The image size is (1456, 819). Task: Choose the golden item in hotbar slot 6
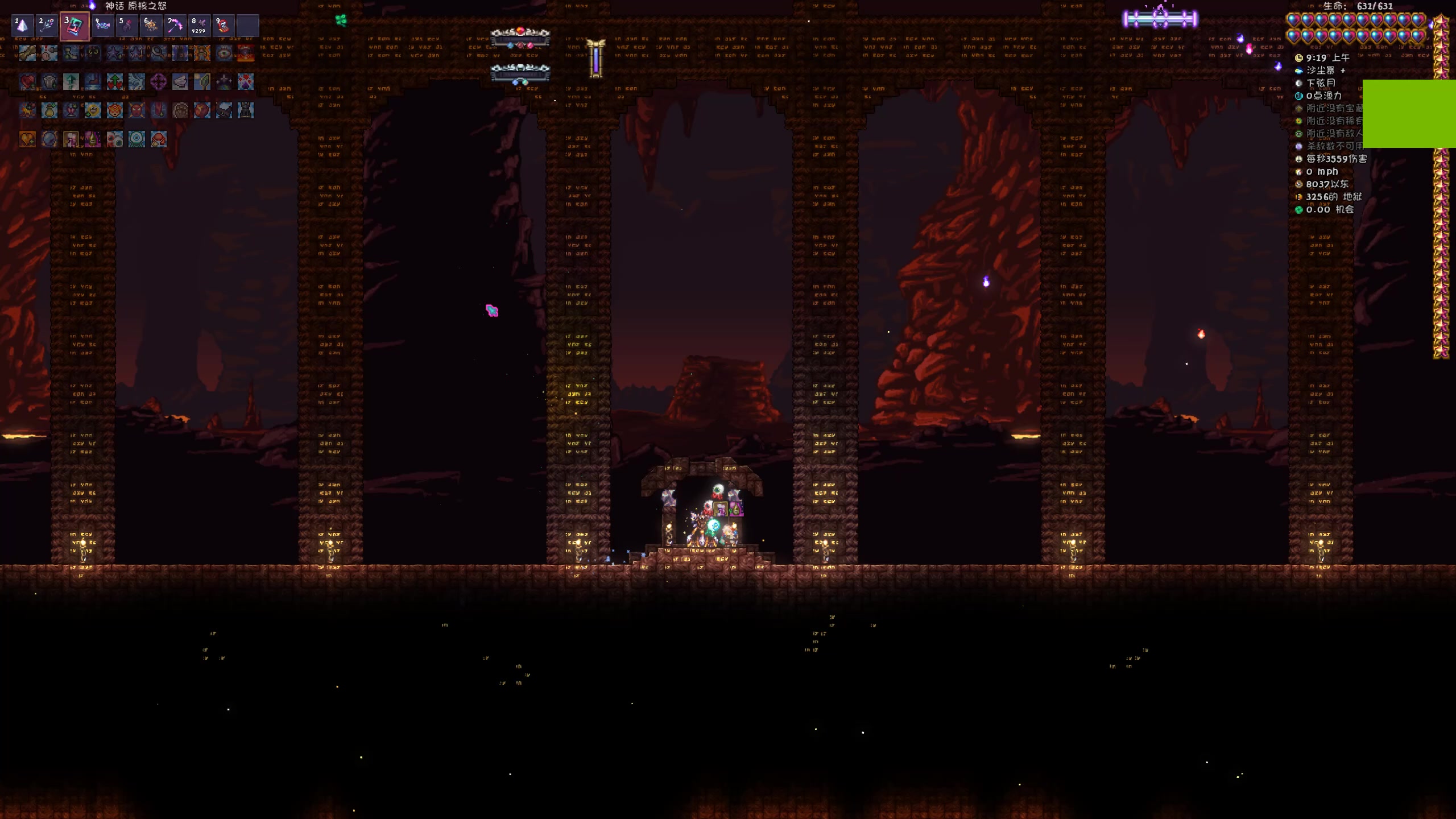pos(151,26)
